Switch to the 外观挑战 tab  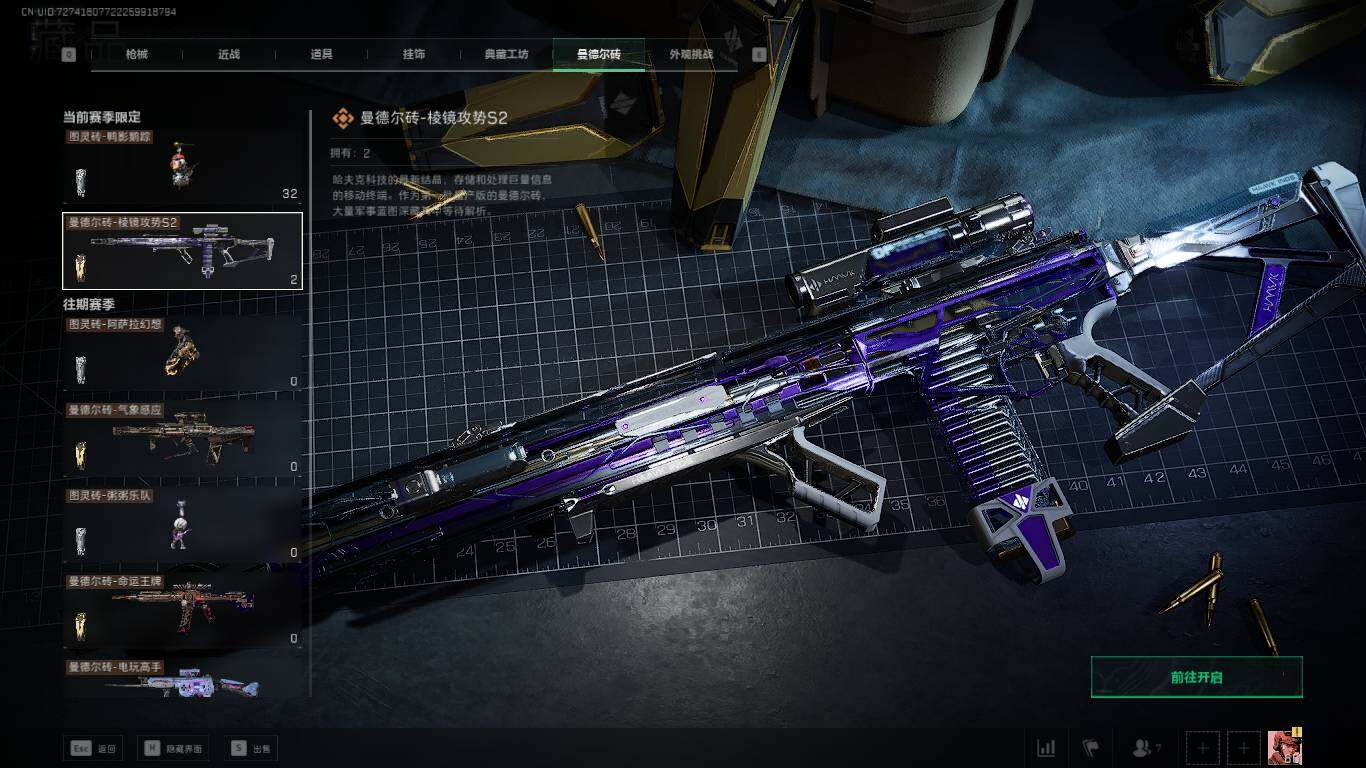point(691,54)
